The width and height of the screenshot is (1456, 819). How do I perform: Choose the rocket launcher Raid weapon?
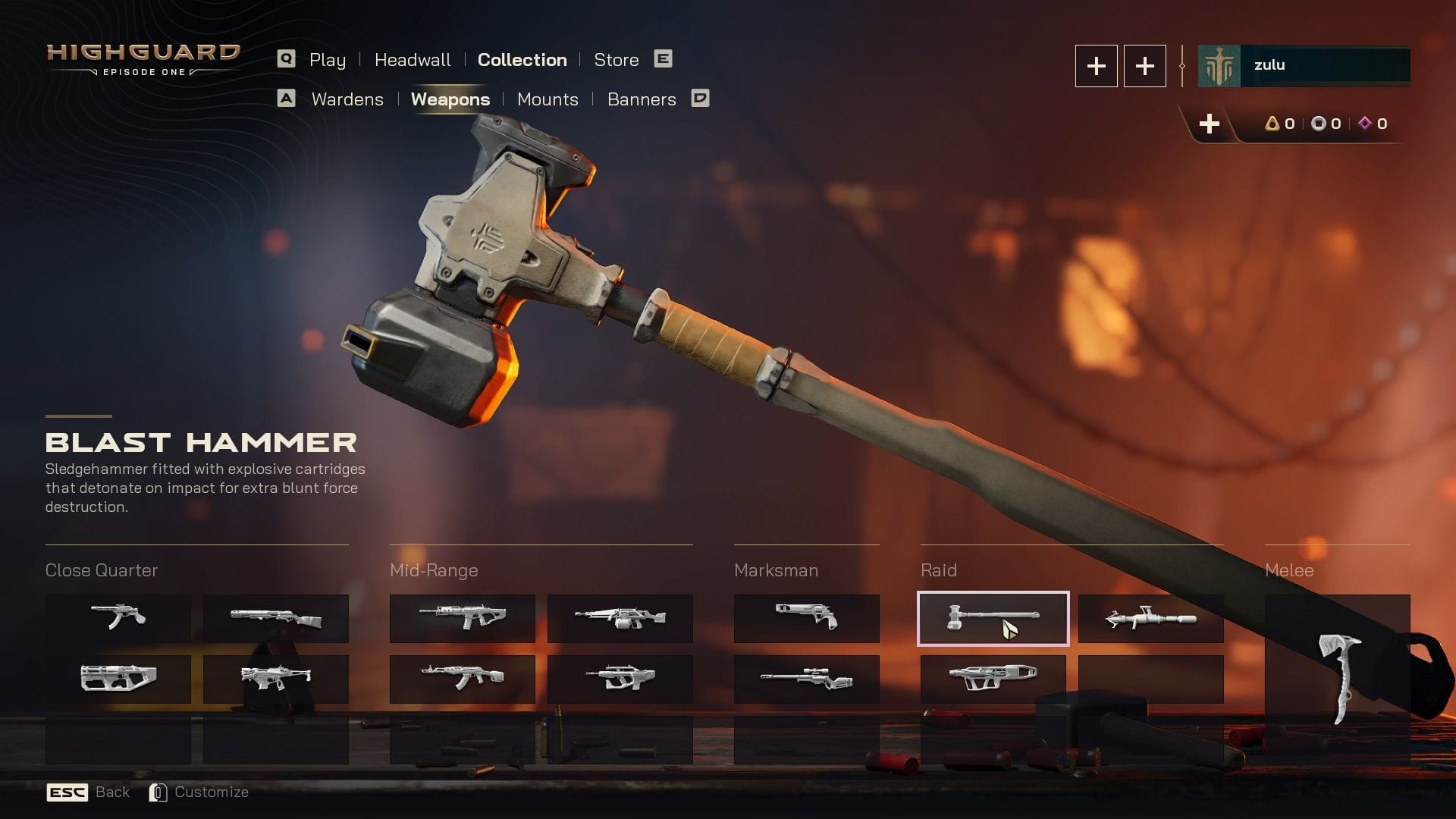pyautogui.click(x=1150, y=619)
